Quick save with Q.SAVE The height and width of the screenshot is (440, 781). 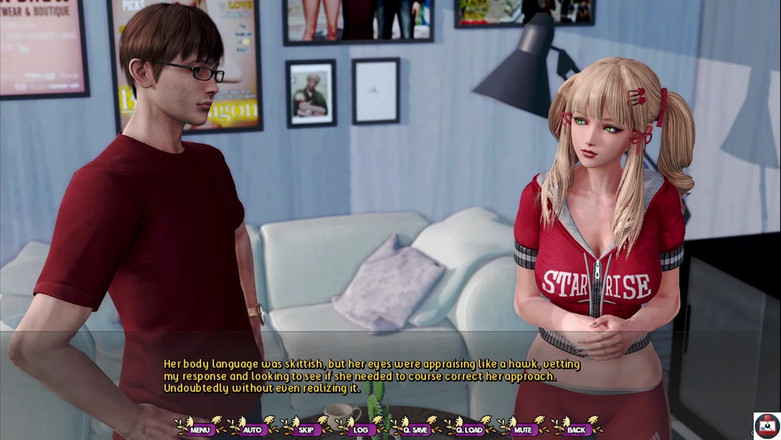point(414,429)
